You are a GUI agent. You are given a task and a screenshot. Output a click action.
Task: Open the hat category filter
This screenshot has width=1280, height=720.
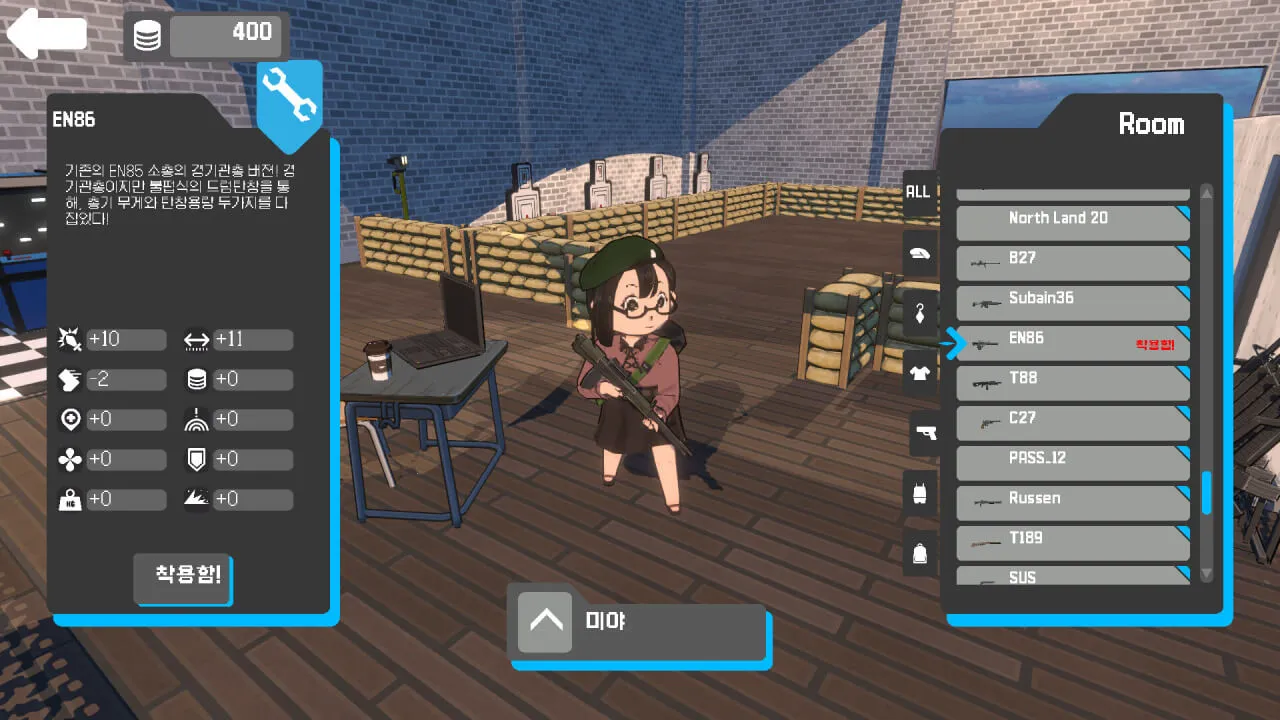click(920, 253)
